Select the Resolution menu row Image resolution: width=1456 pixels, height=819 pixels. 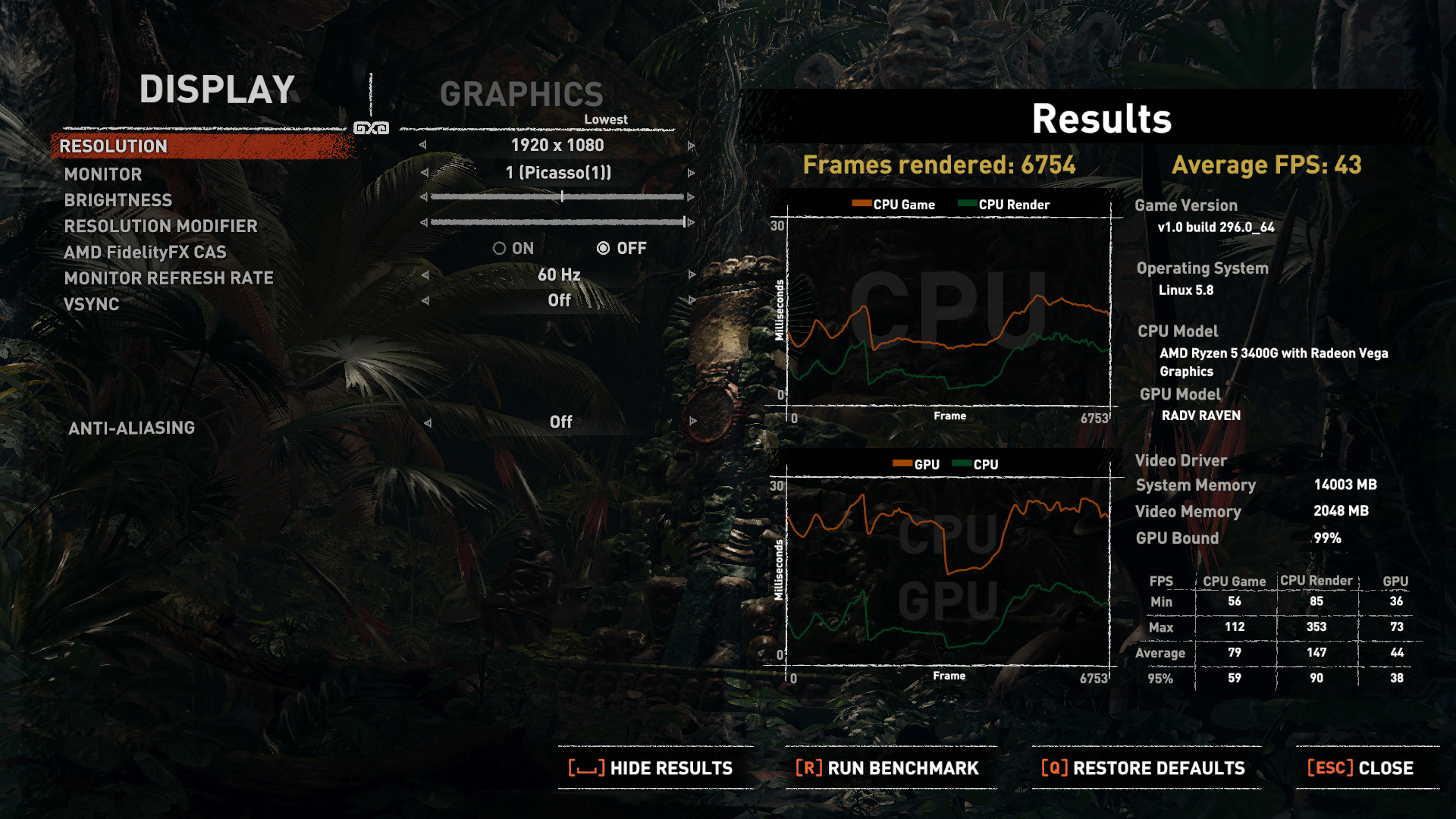(114, 146)
